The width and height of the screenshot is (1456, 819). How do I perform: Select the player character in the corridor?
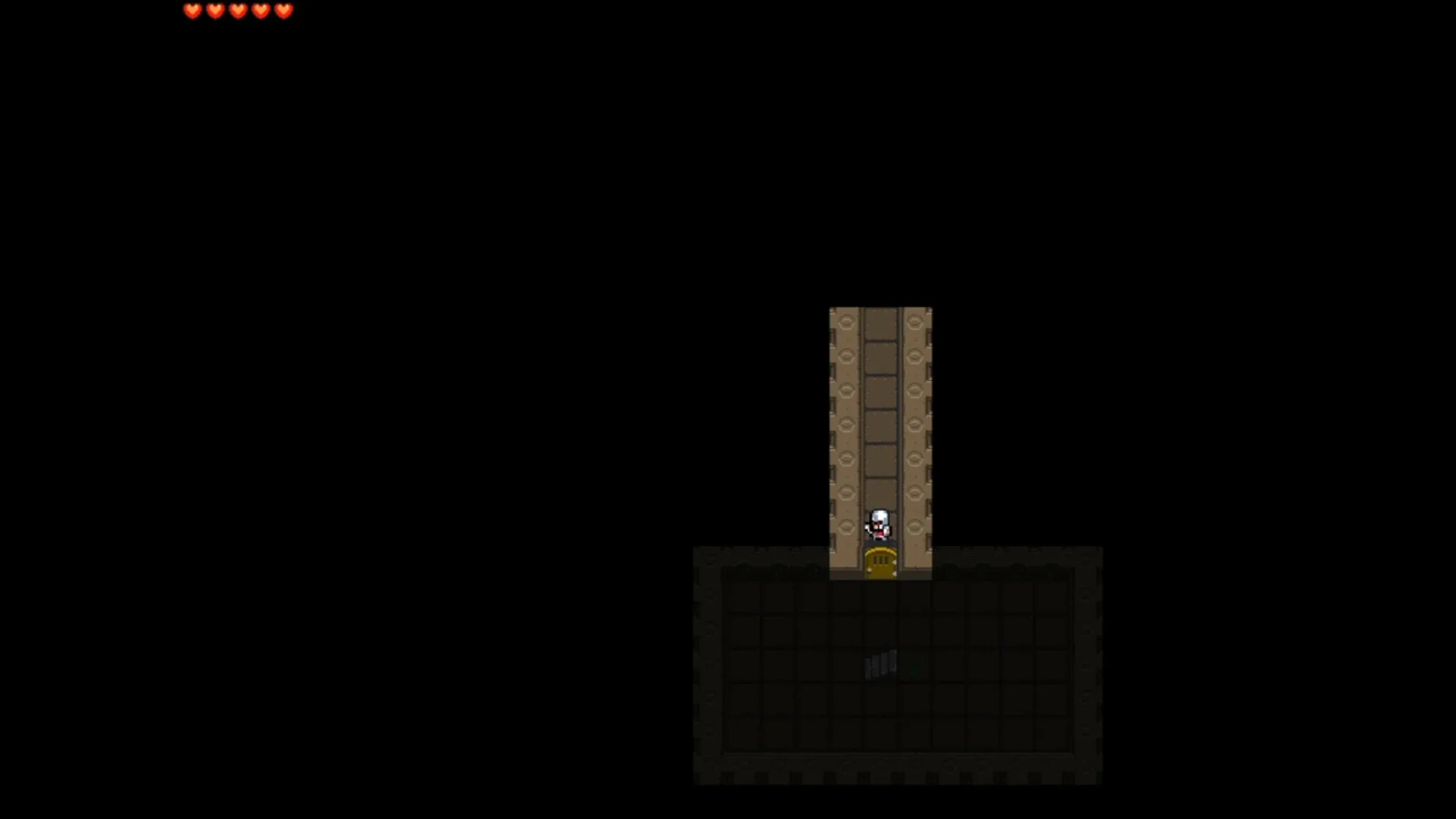point(880,525)
